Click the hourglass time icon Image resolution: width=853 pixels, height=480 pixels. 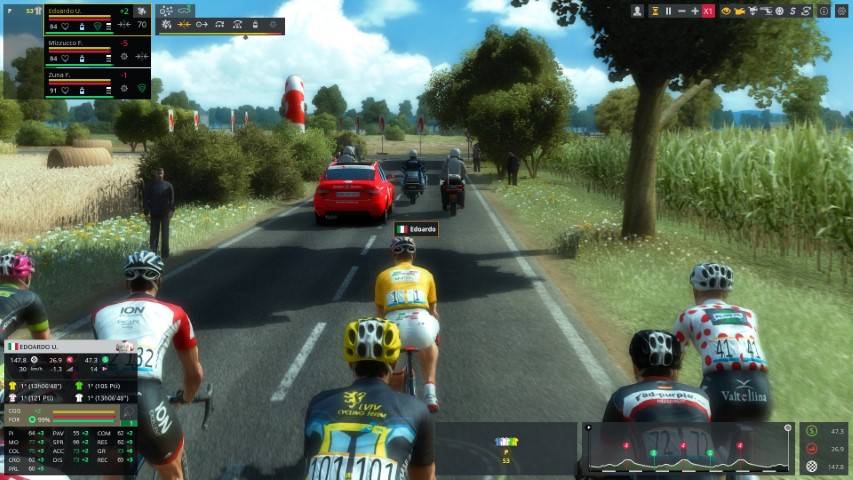654,10
